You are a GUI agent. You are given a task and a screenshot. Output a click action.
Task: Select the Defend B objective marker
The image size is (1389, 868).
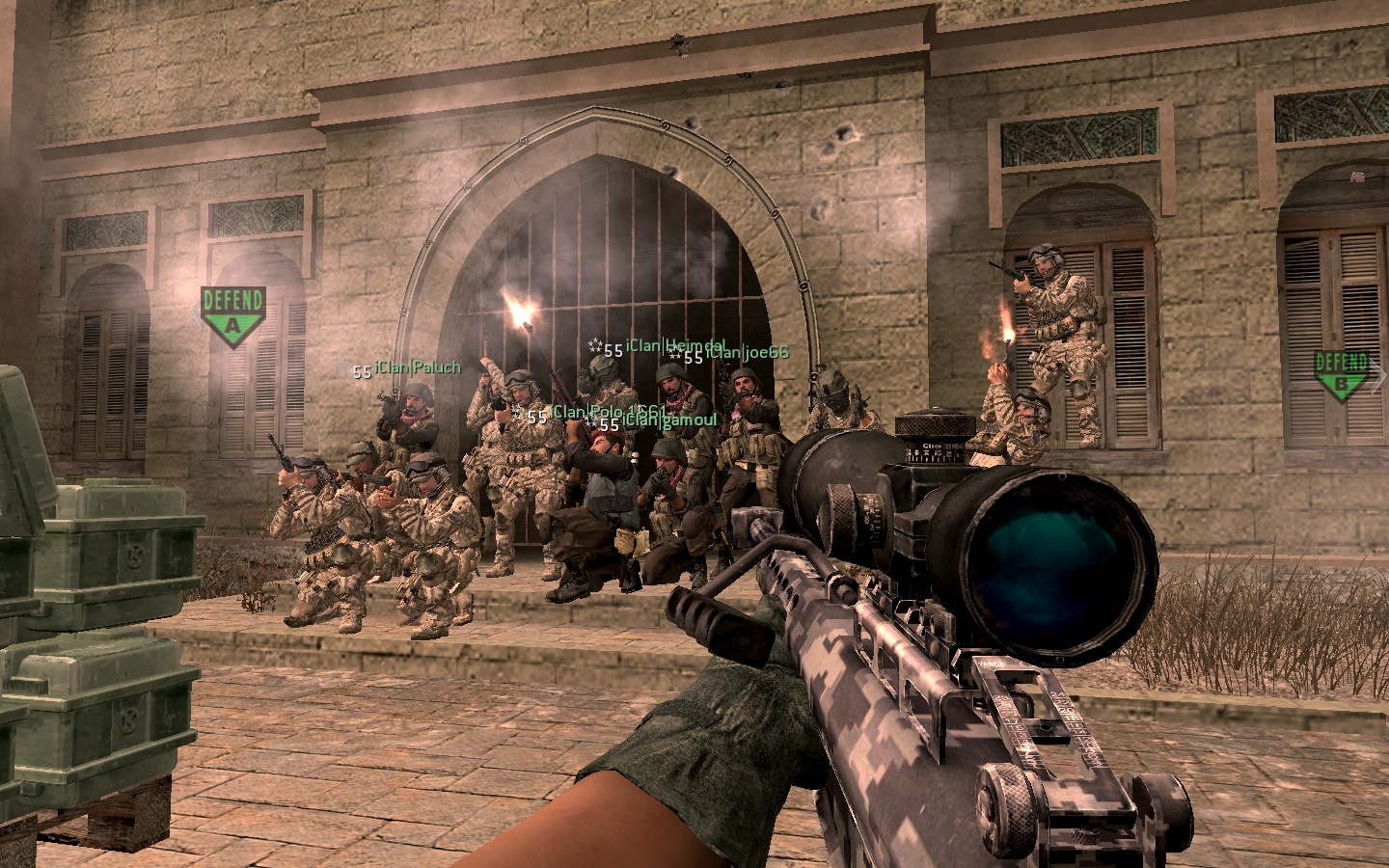click(1342, 375)
